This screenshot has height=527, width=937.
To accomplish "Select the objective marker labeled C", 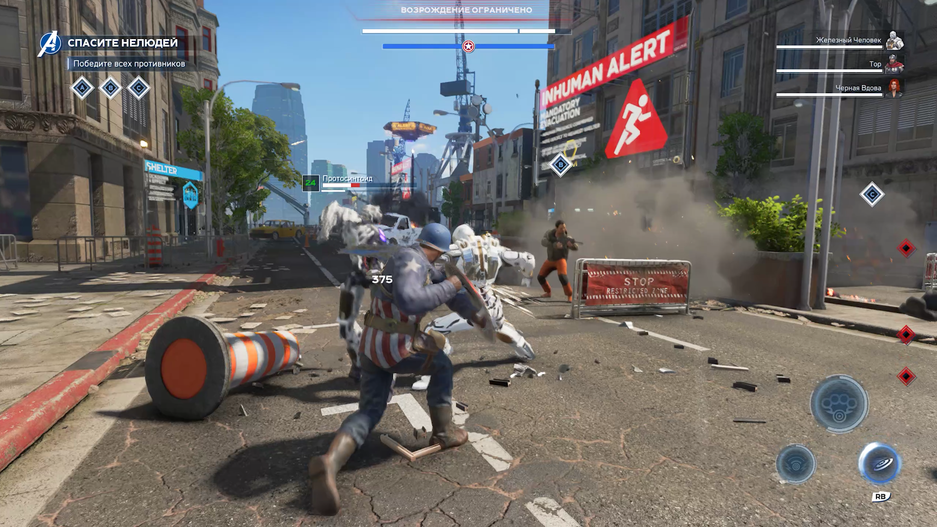I will (x=138, y=88).
